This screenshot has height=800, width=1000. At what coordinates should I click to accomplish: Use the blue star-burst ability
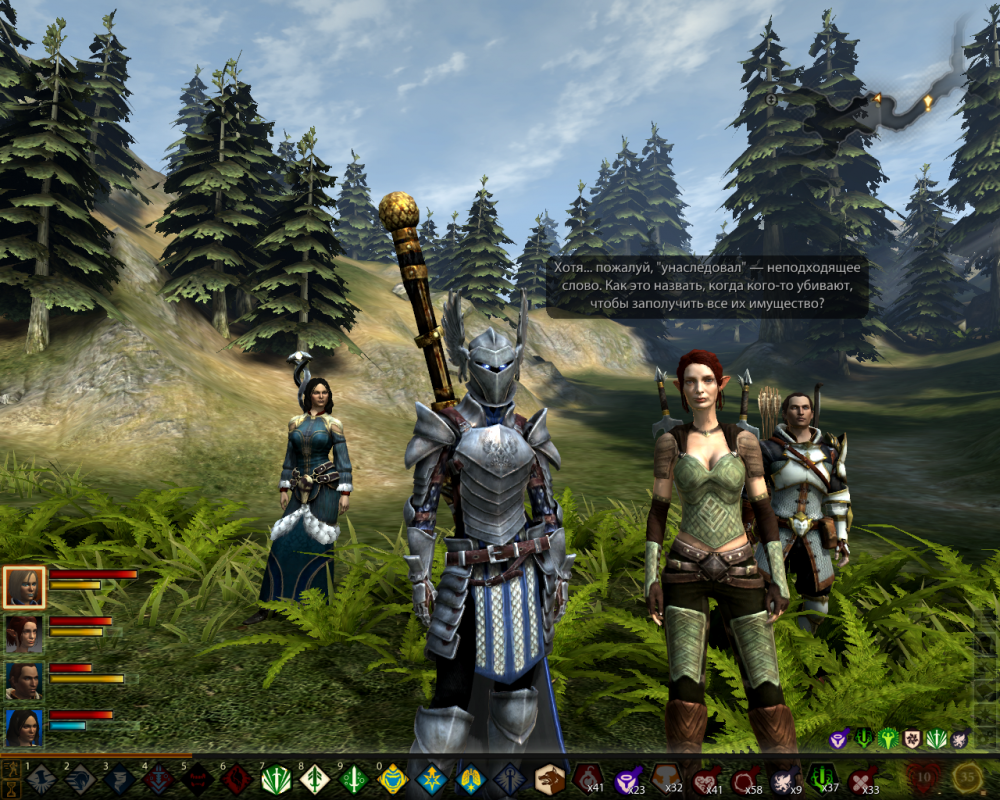click(x=431, y=779)
